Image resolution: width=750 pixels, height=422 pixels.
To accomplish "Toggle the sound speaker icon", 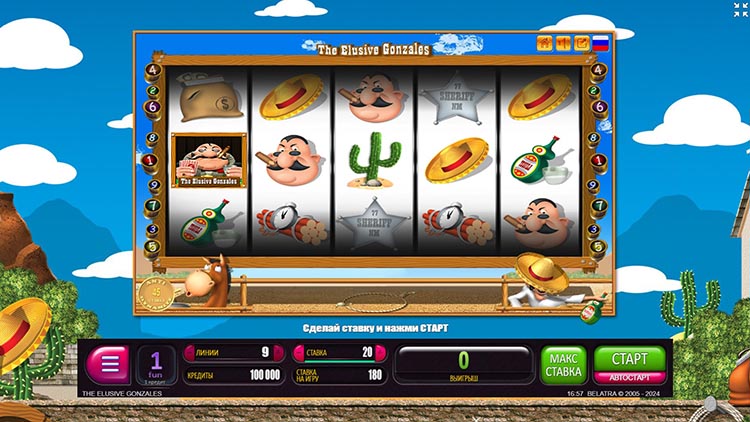I will 563,43.
